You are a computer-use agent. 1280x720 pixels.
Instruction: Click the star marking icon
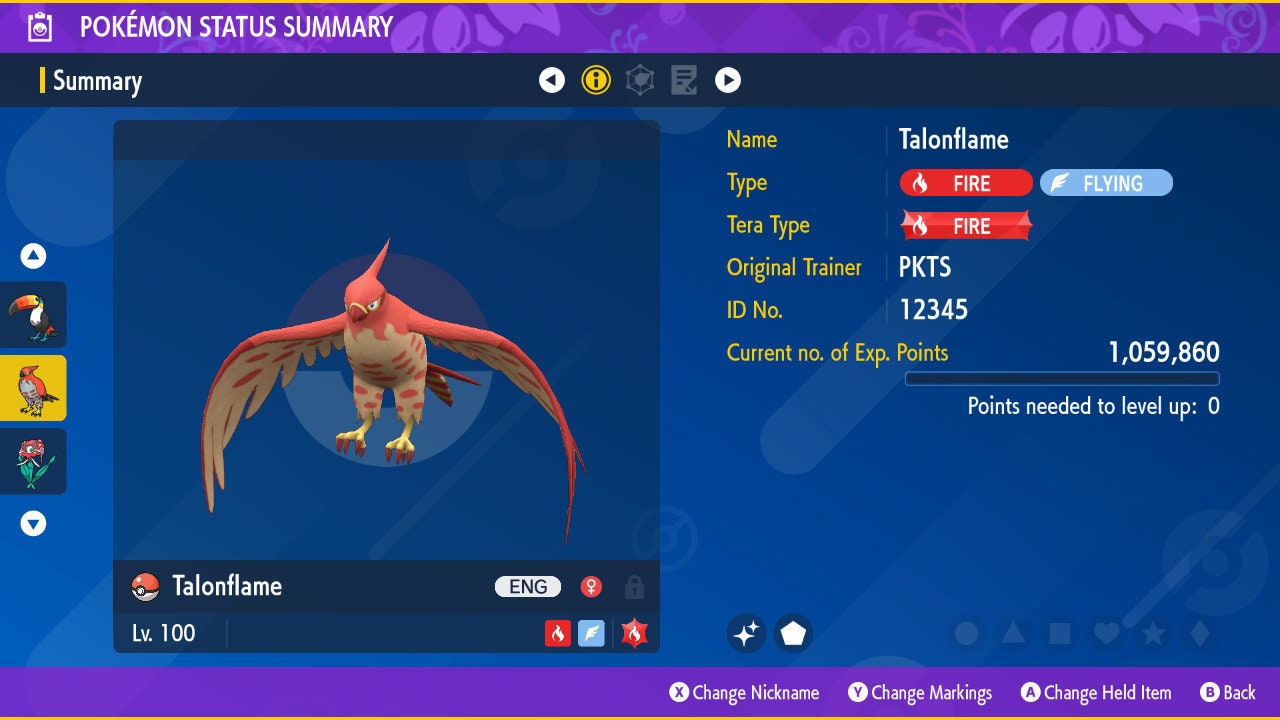pyautogui.click(x=1152, y=633)
